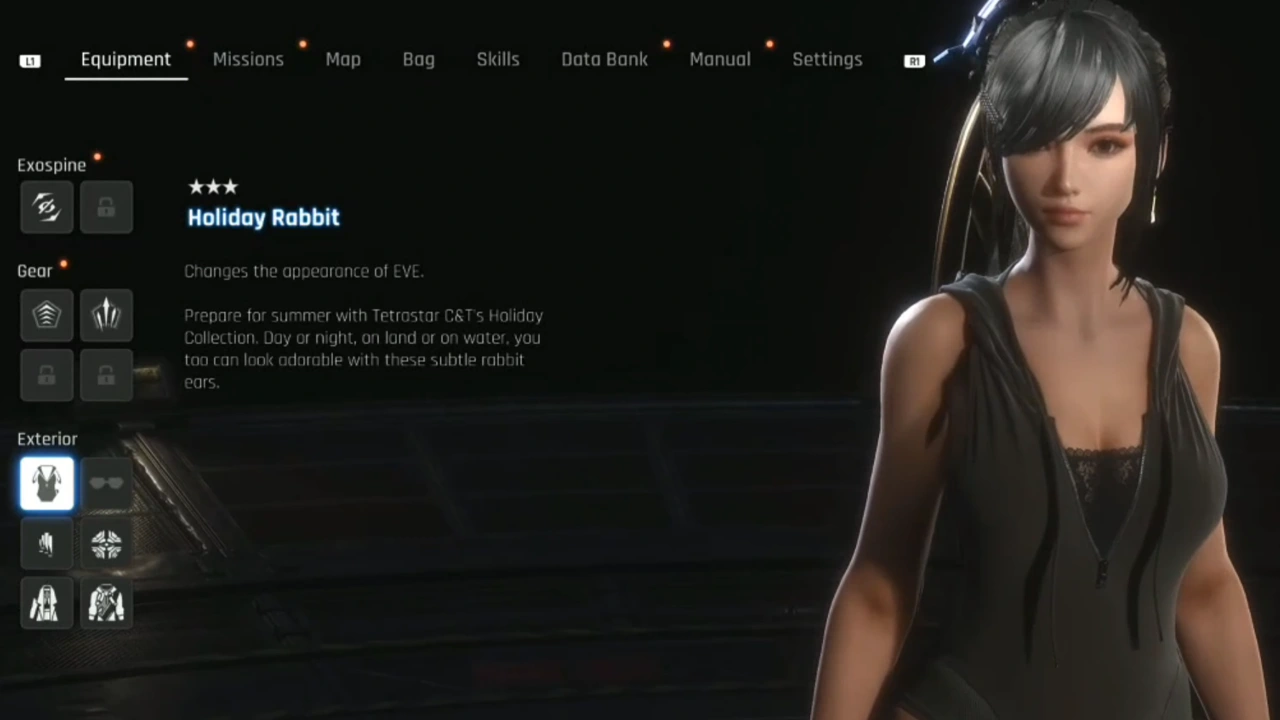Switch to the Missions tab
Image resolution: width=1280 pixels, height=720 pixels.
pos(248,59)
